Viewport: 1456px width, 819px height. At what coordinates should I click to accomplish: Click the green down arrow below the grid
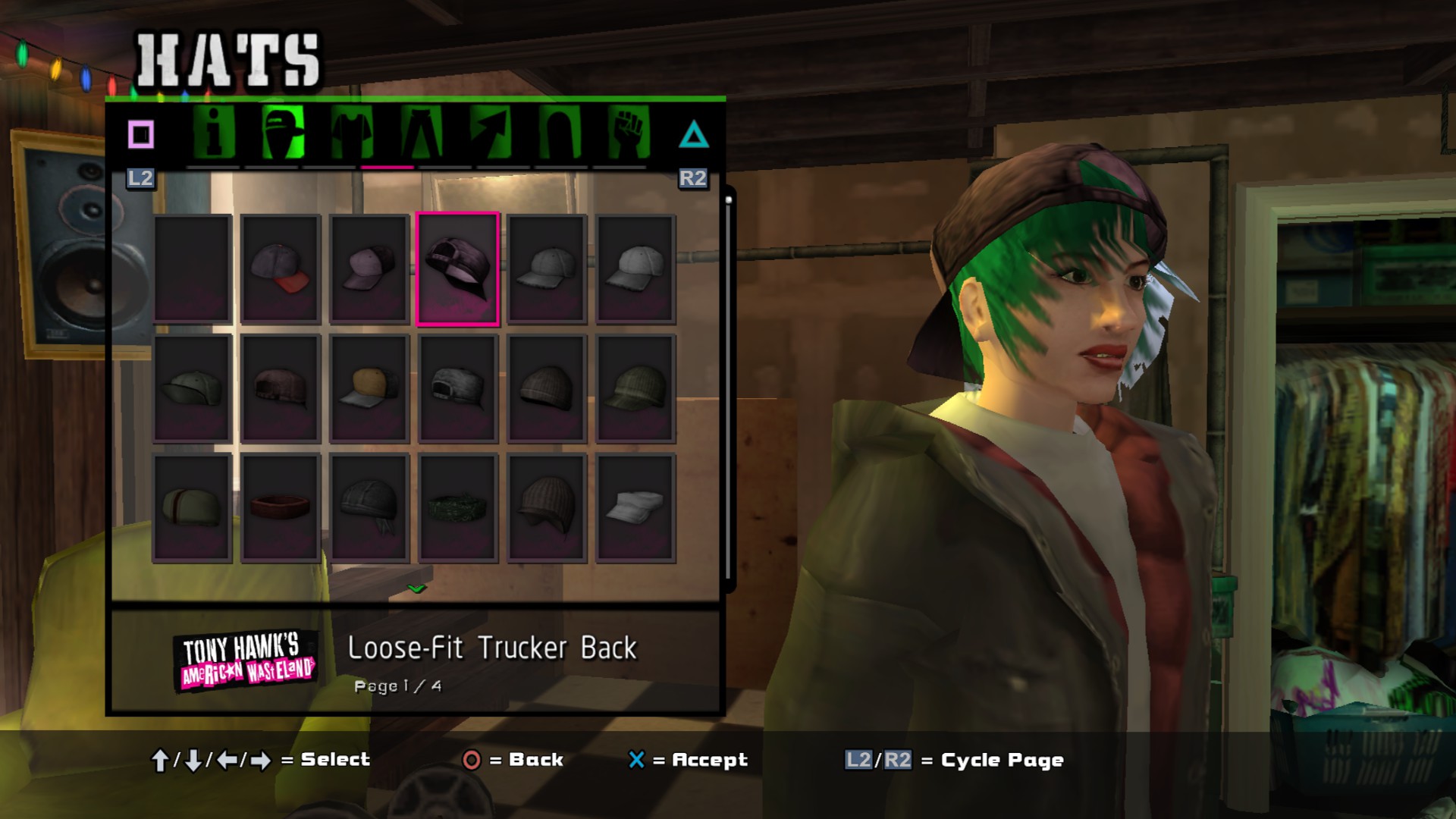416,588
